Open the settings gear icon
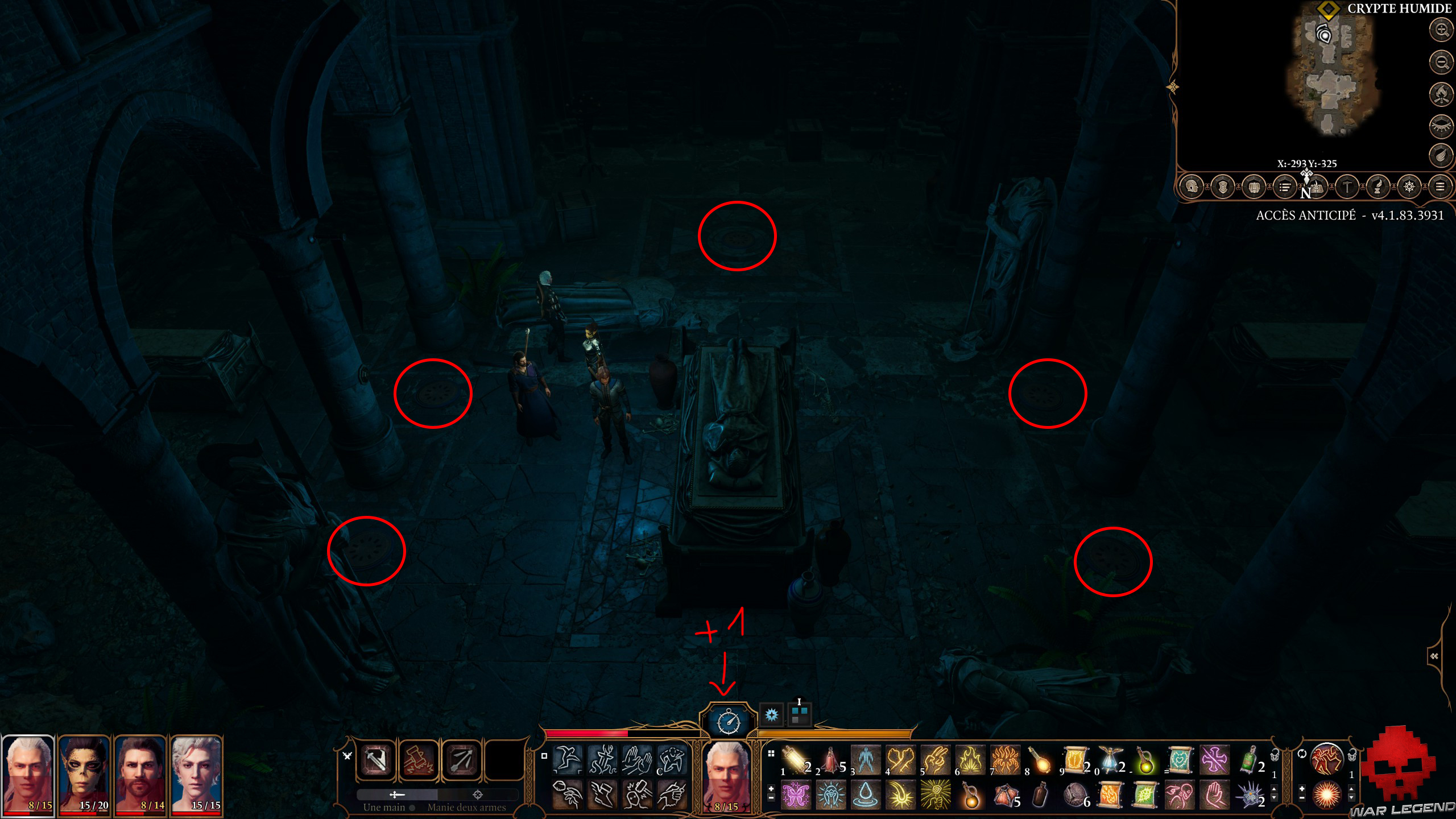Screen dimensions: 1456x819 click(x=1410, y=186)
